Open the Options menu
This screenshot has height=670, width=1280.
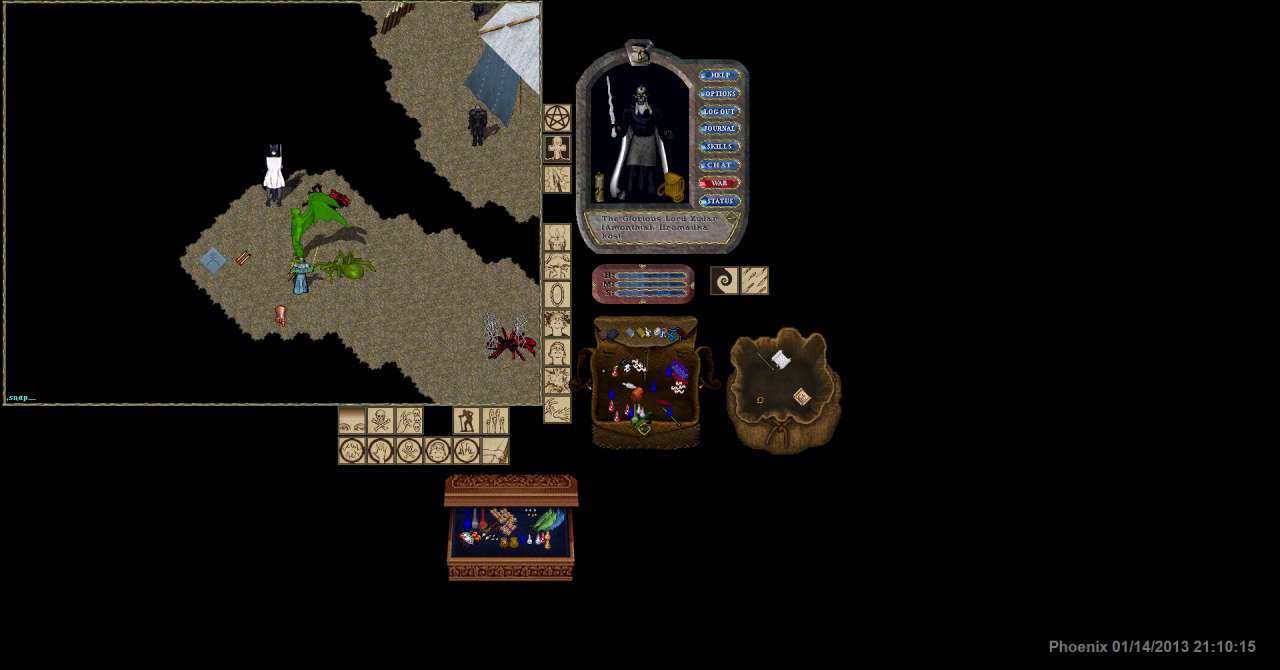pos(720,93)
